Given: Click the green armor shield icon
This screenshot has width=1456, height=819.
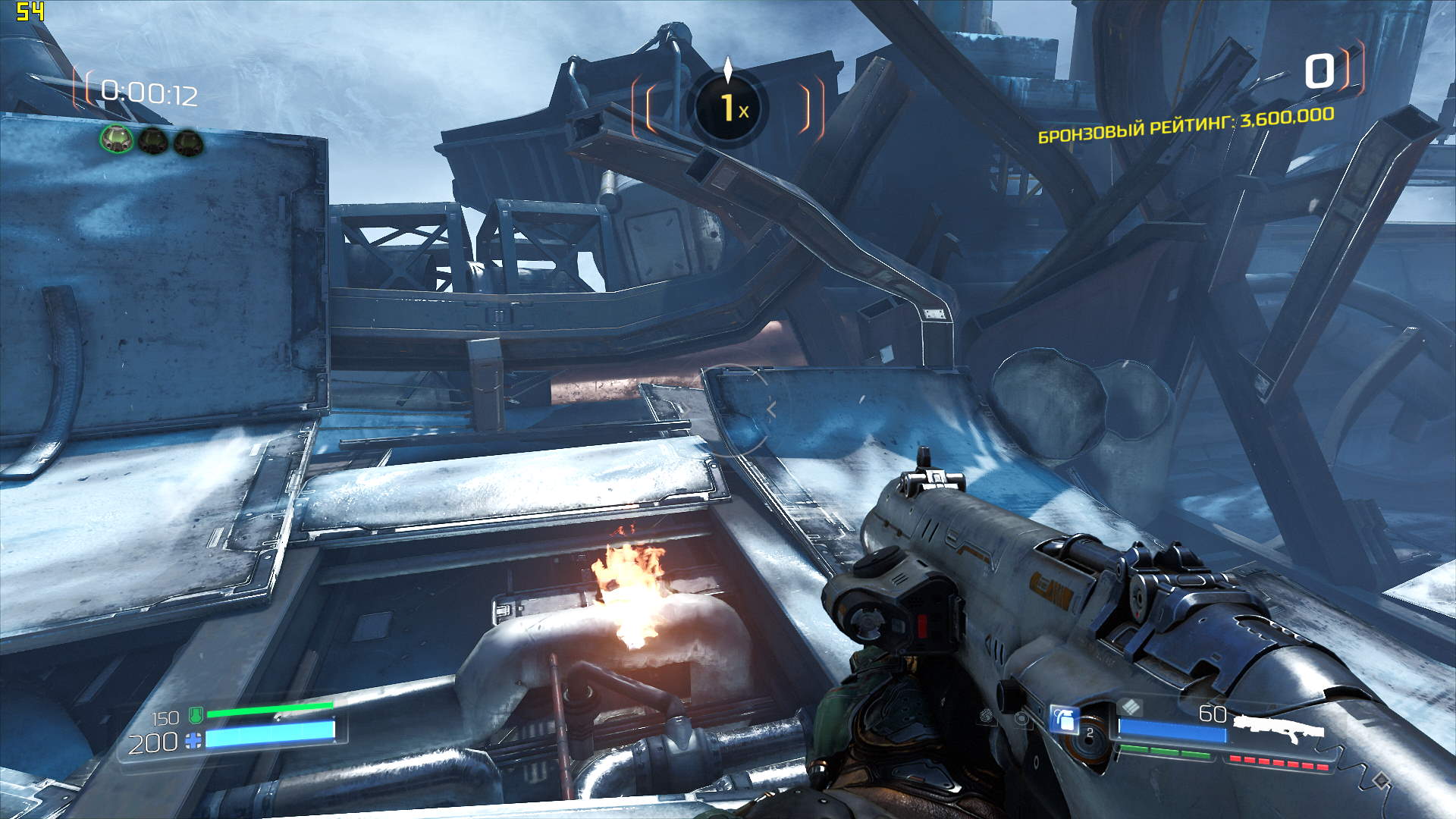Looking at the screenshot, I should click(x=195, y=714).
